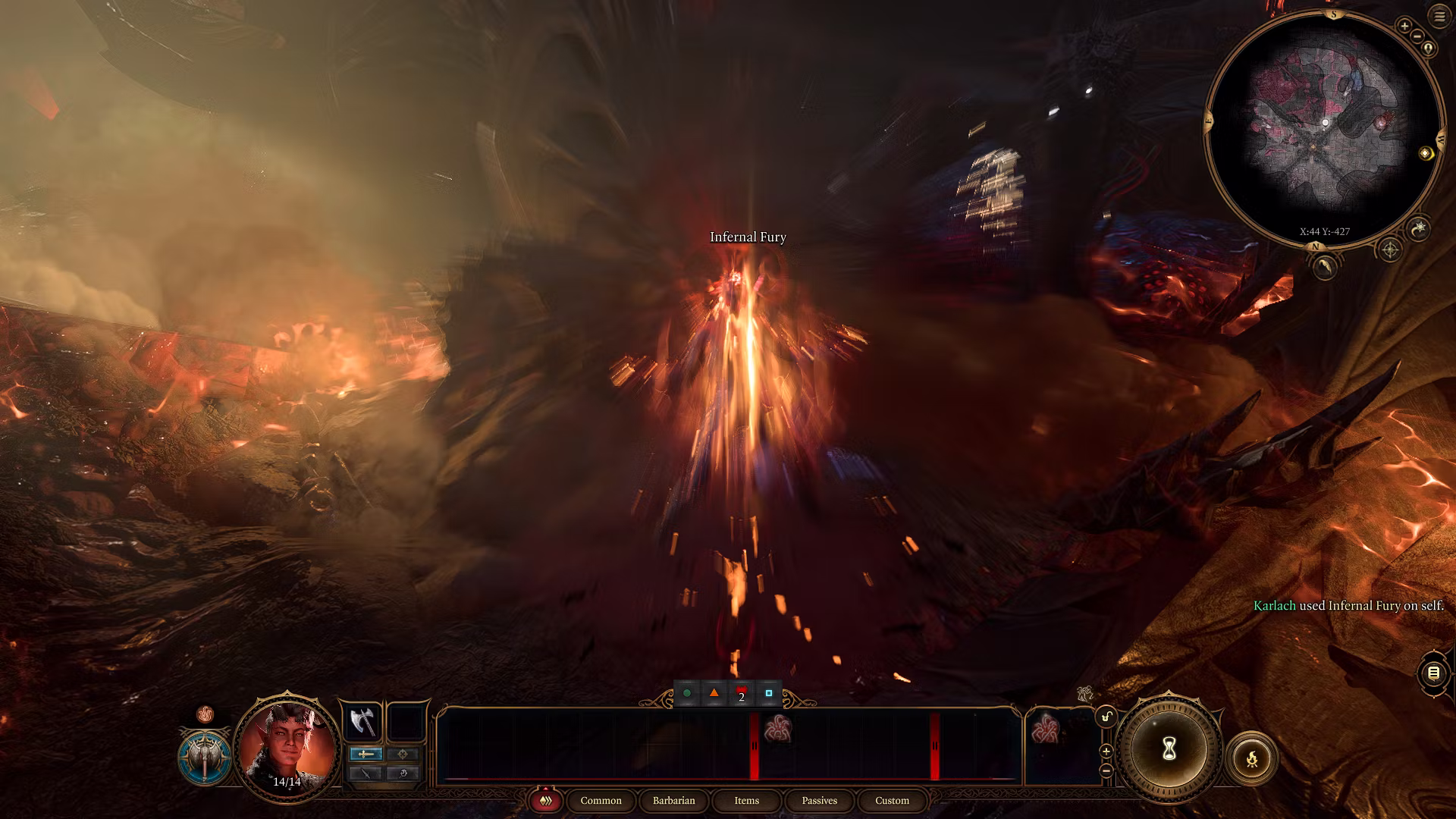The image size is (1456, 819).
Task: Select the Items hotbar tab
Action: pyautogui.click(x=746, y=801)
